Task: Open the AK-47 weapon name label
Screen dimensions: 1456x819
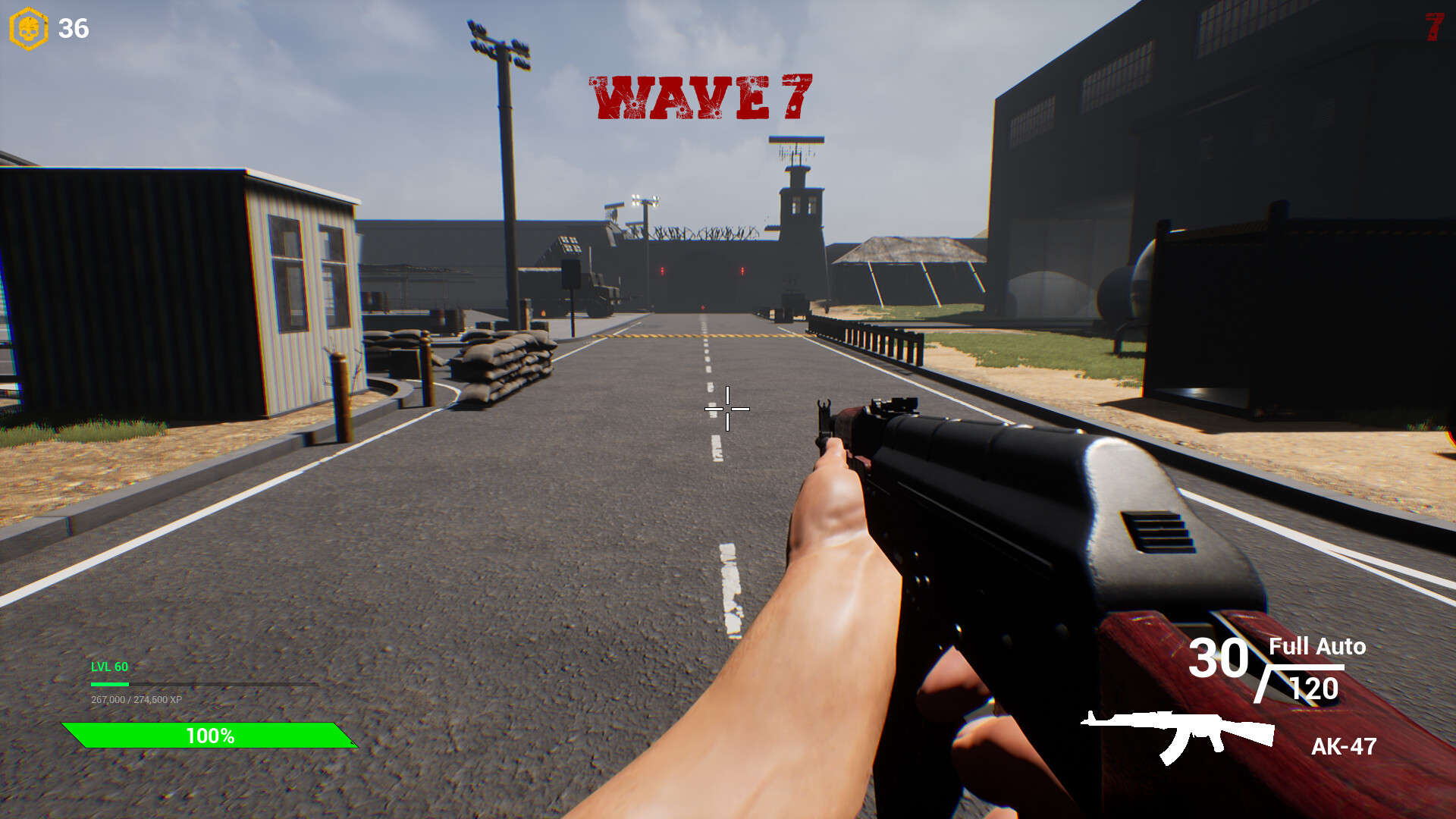Action: (x=1343, y=747)
